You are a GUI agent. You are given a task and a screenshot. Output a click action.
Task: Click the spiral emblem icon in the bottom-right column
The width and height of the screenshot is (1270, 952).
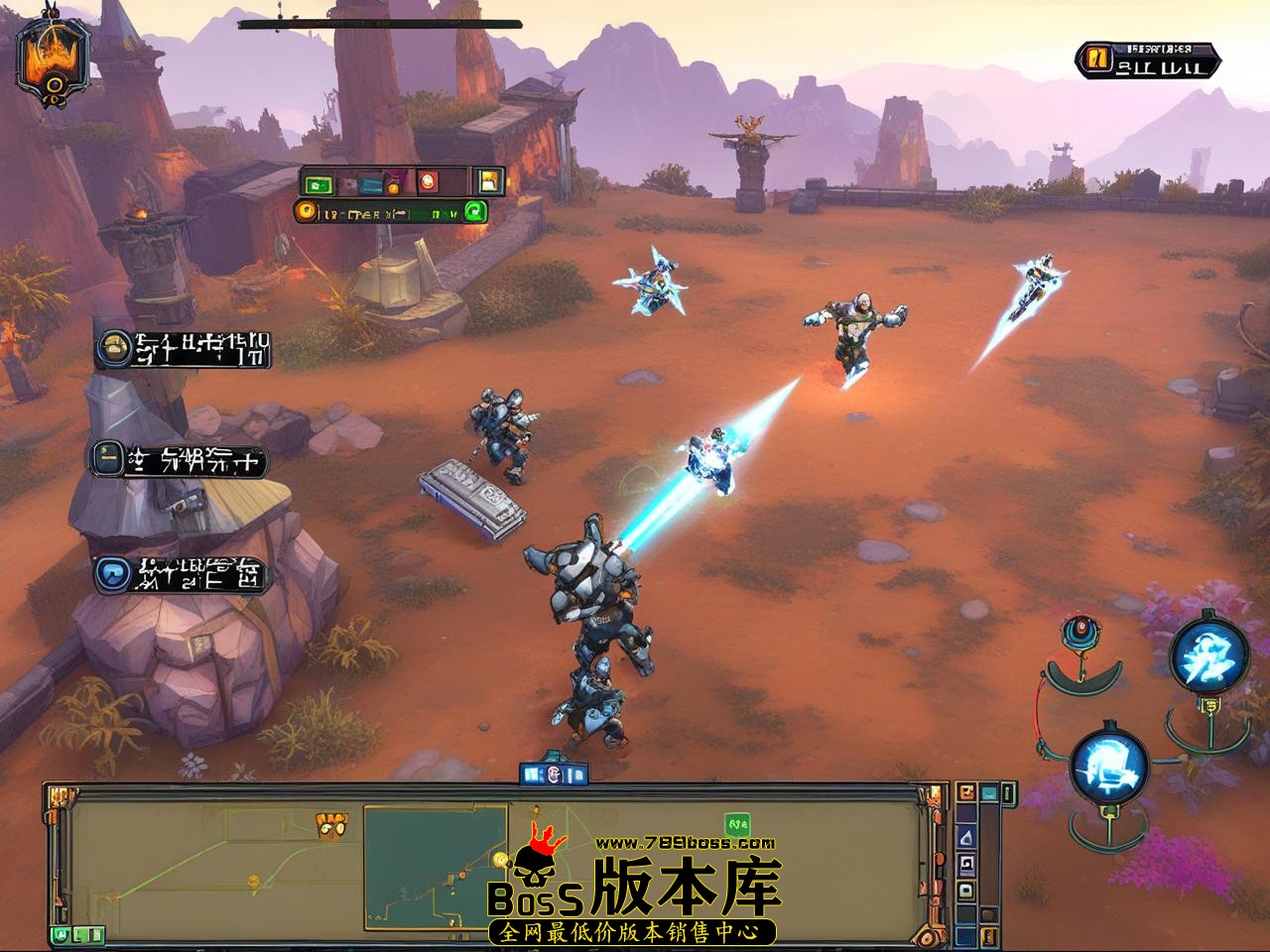[965, 864]
